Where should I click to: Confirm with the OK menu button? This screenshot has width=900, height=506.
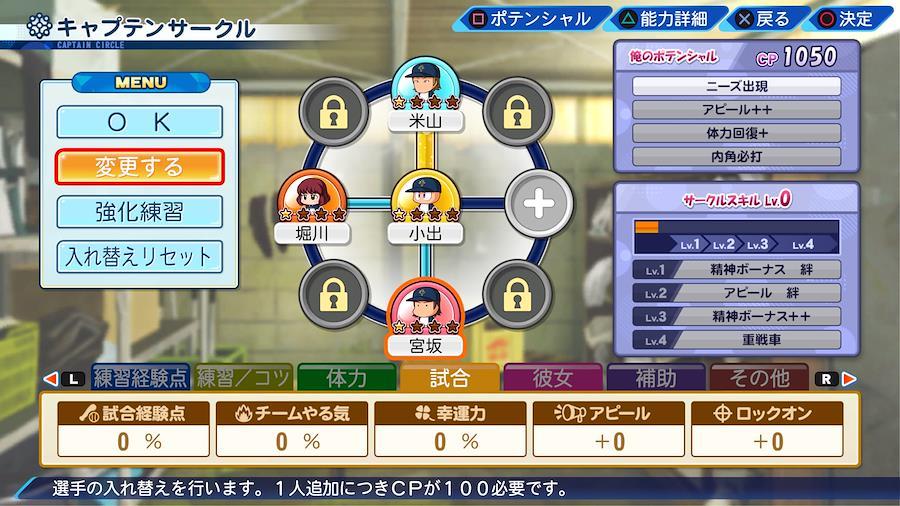(140, 122)
